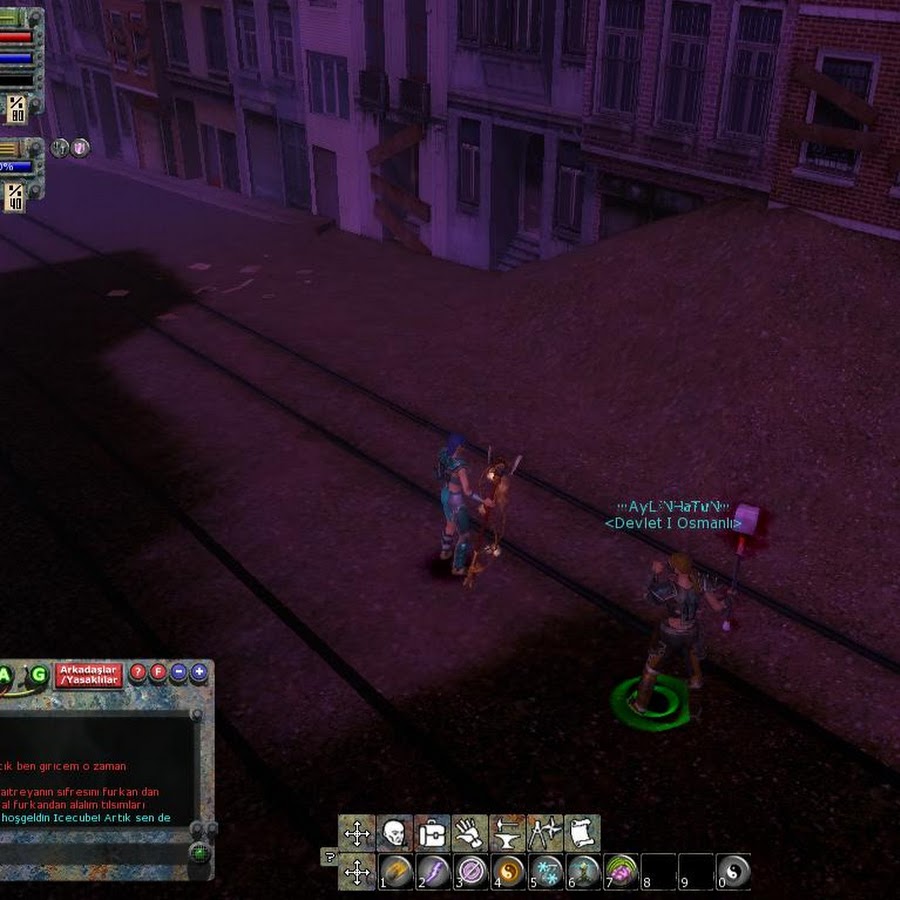Open the character face menu icon
Viewport: 900px width, 900px height.
click(394, 832)
